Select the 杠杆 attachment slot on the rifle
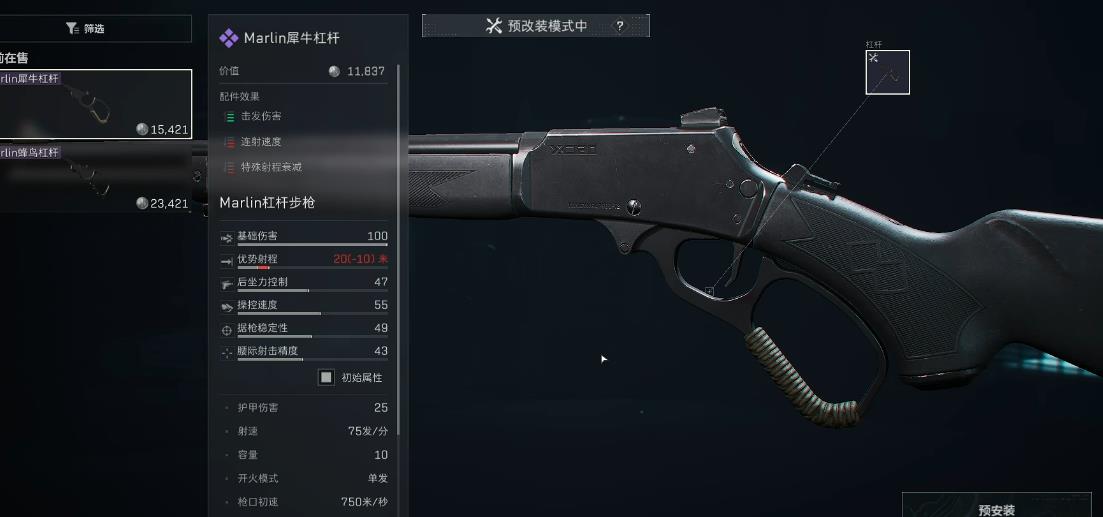The width and height of the screenshot is (1103, 517). coord(887,72)
